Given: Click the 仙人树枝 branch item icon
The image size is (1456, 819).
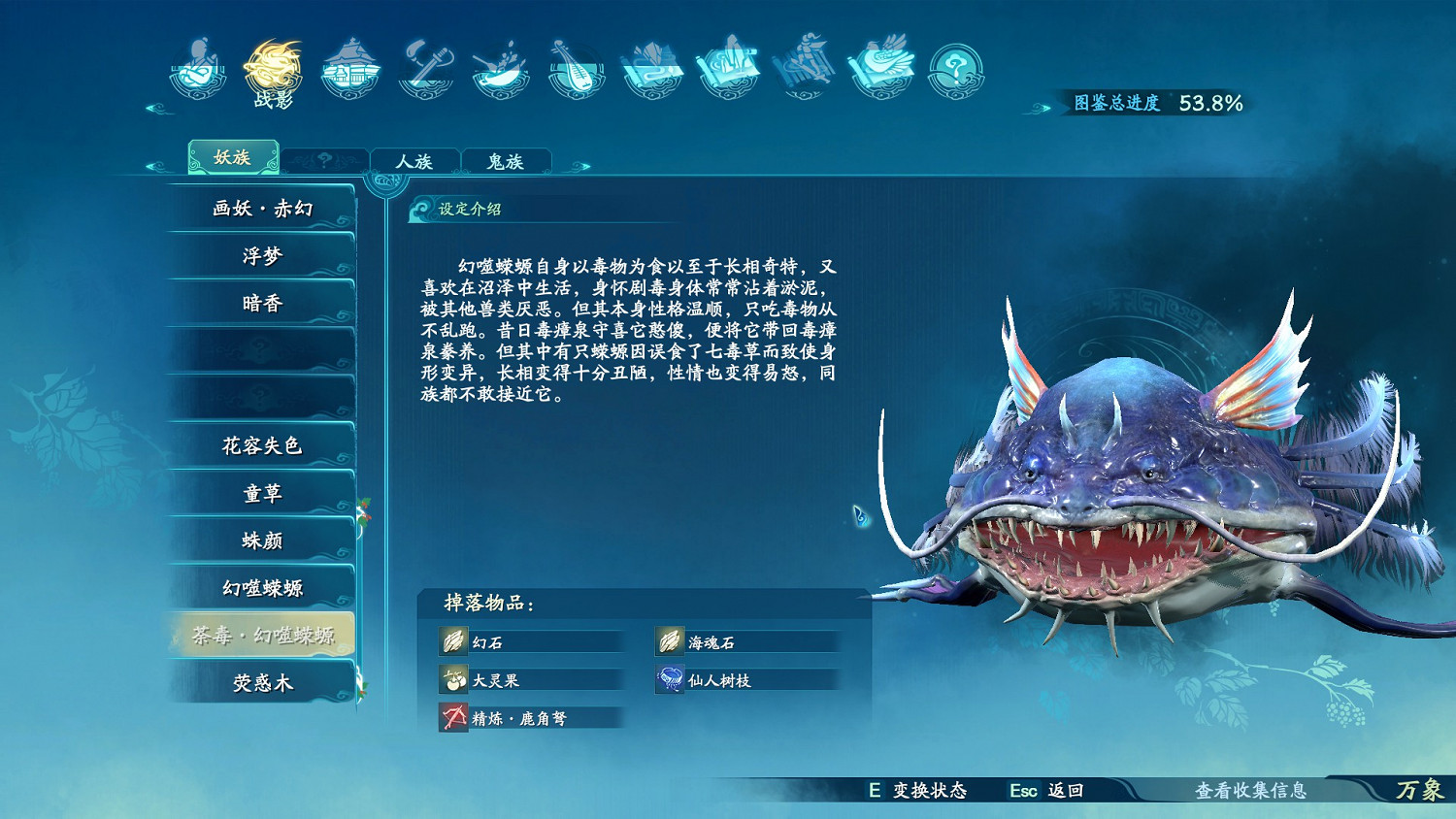Looking at the screenshot, I should (669, 679).
